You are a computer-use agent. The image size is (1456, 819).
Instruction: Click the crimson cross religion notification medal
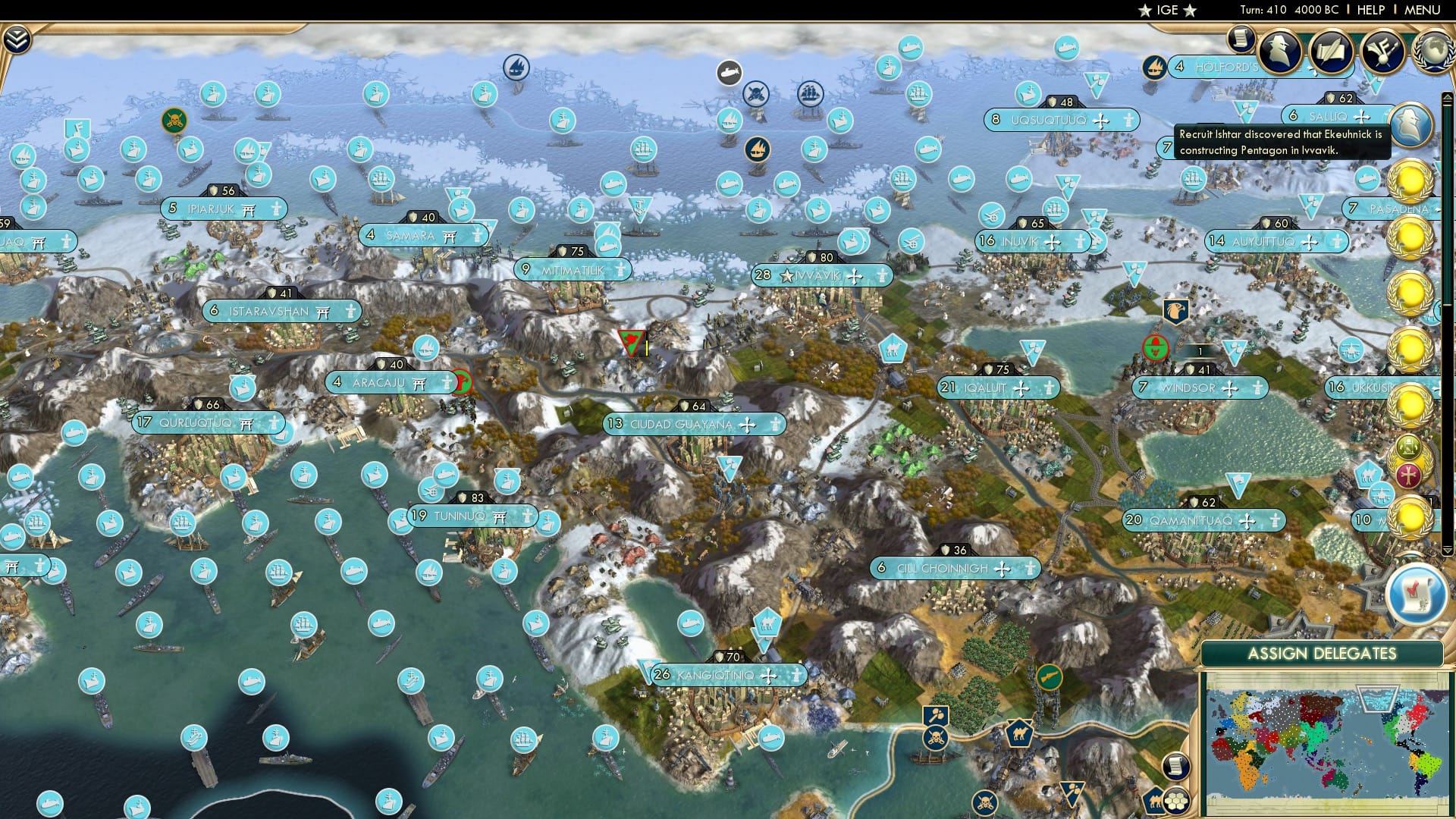(1407, 475)
